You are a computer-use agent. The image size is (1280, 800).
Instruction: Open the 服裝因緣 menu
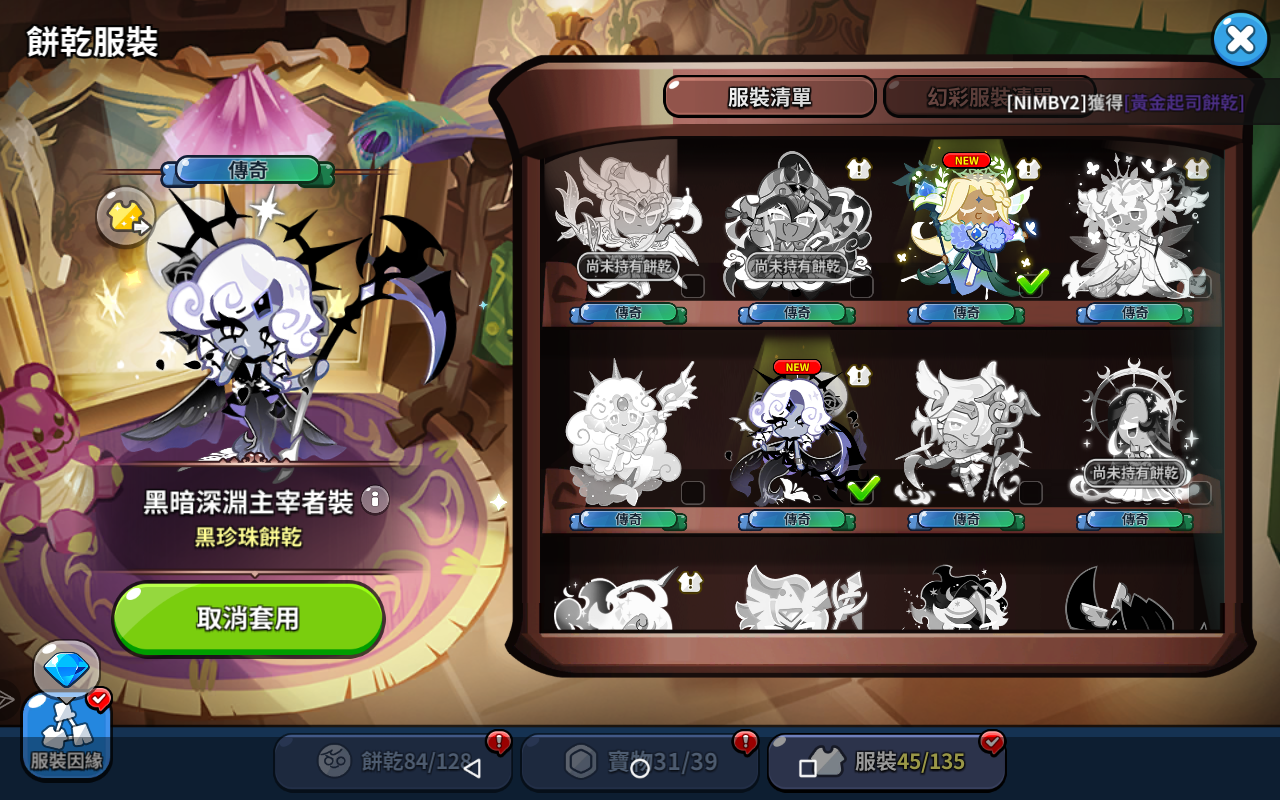click(66, 735)
